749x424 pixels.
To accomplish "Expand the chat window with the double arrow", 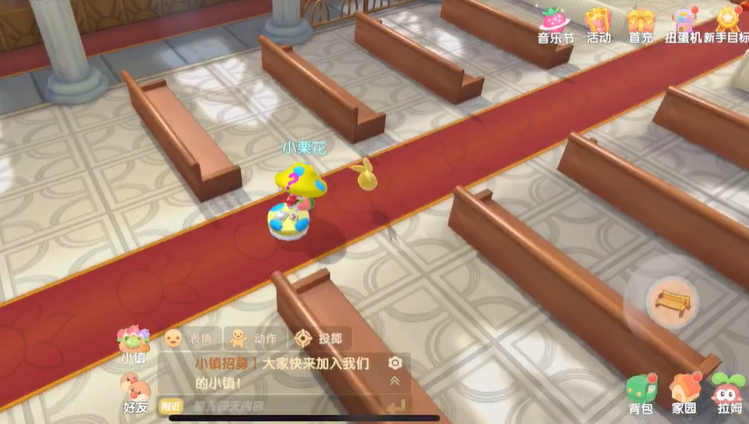I will (x=395, y=381).
